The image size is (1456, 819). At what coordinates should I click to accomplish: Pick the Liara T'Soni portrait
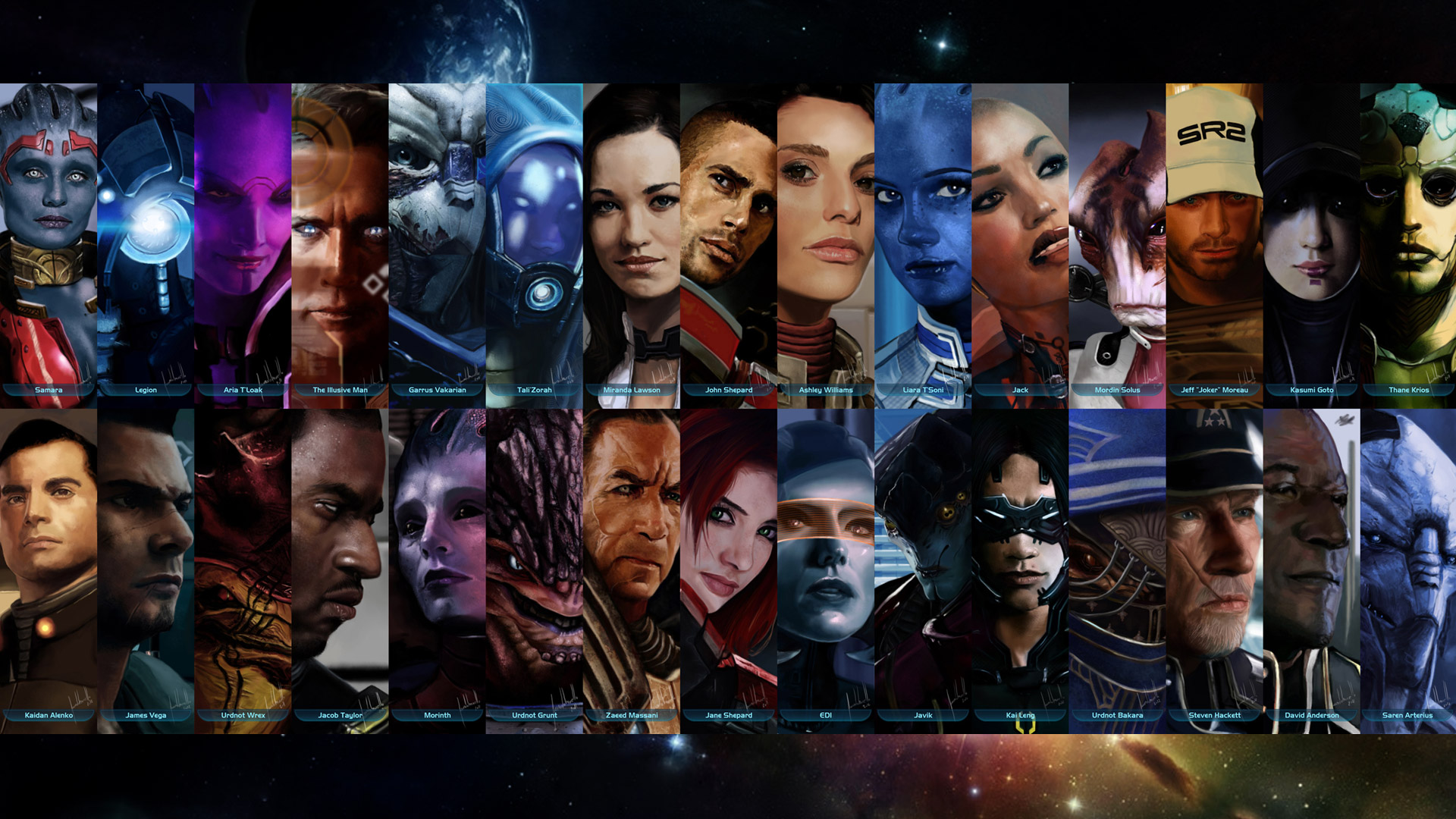(923, 243)
